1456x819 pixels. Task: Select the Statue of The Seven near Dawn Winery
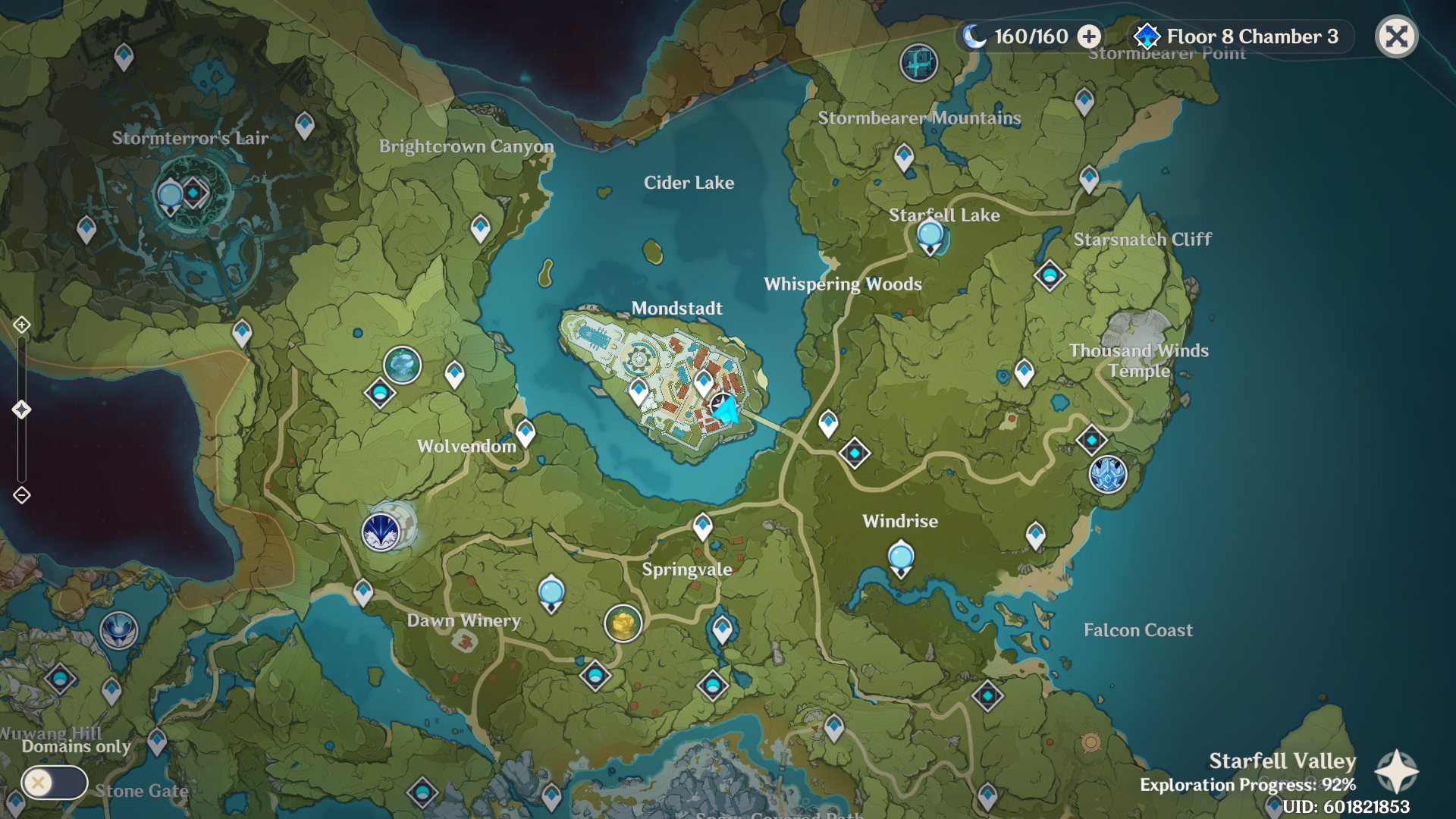tap(551, 593)
